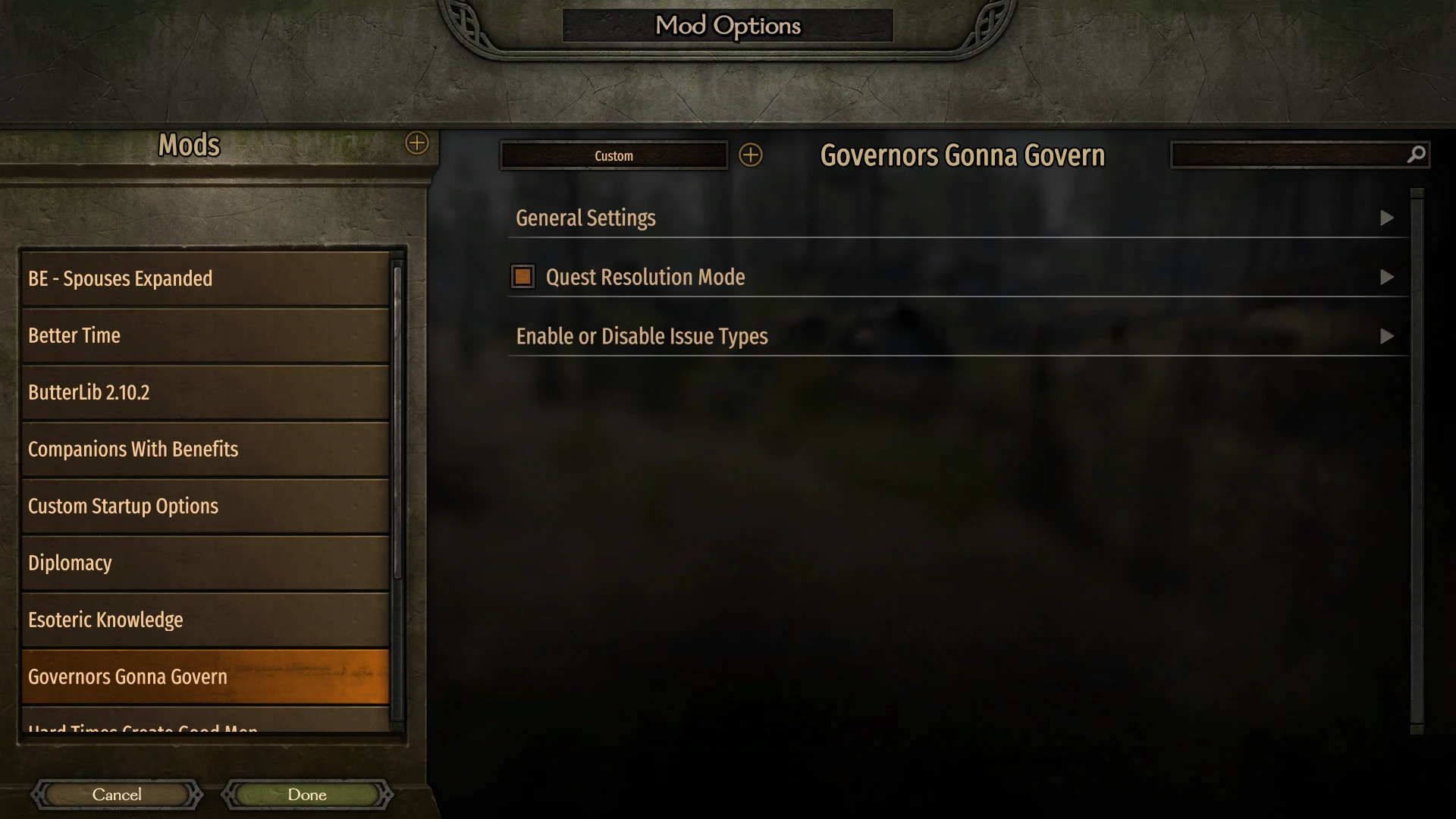Click the Done button
The height and width of the screenshot is (819, 1456).
306,794
